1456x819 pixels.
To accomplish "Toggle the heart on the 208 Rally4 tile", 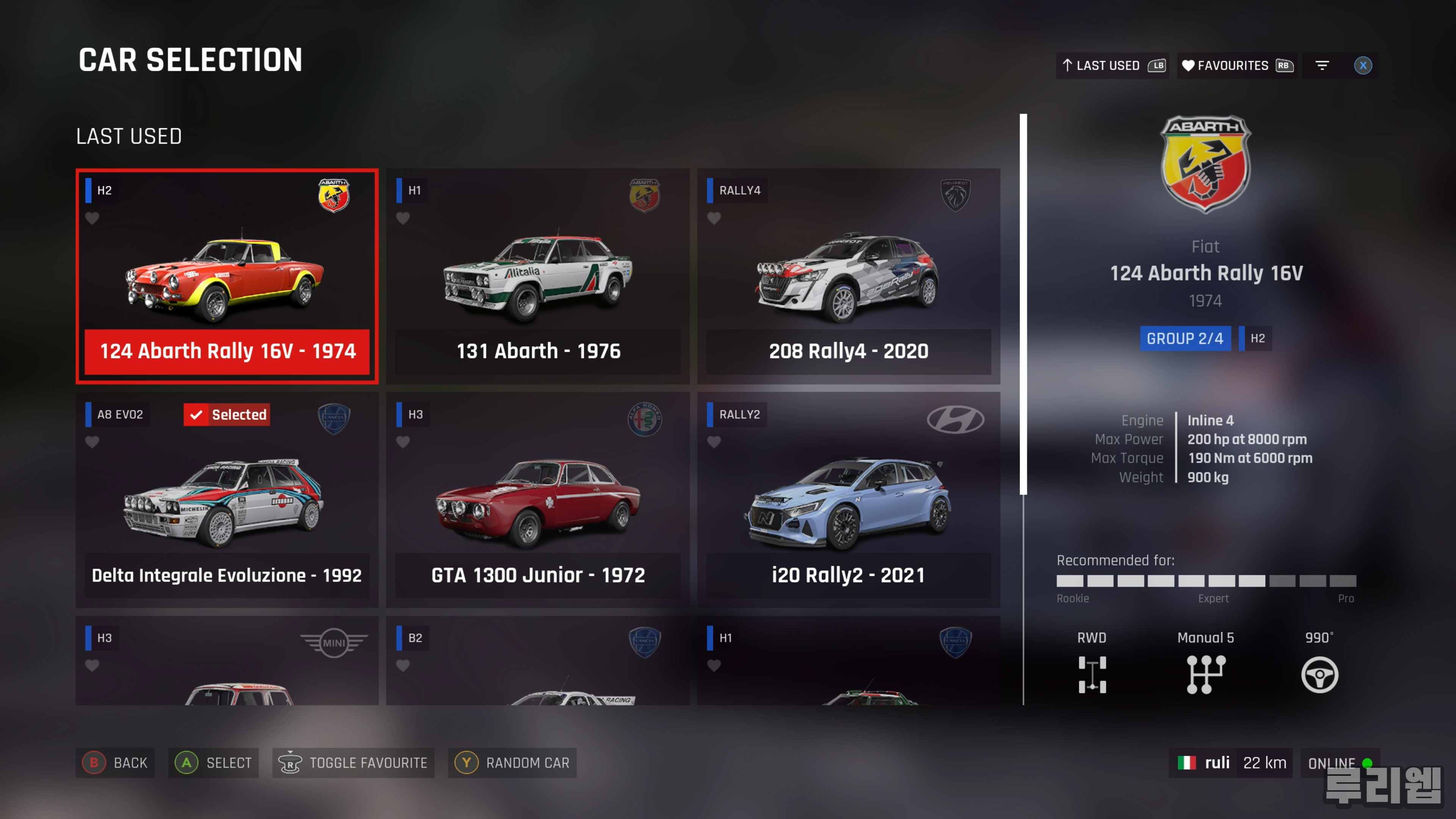I will pyautogui.click(x=713, y=218).
